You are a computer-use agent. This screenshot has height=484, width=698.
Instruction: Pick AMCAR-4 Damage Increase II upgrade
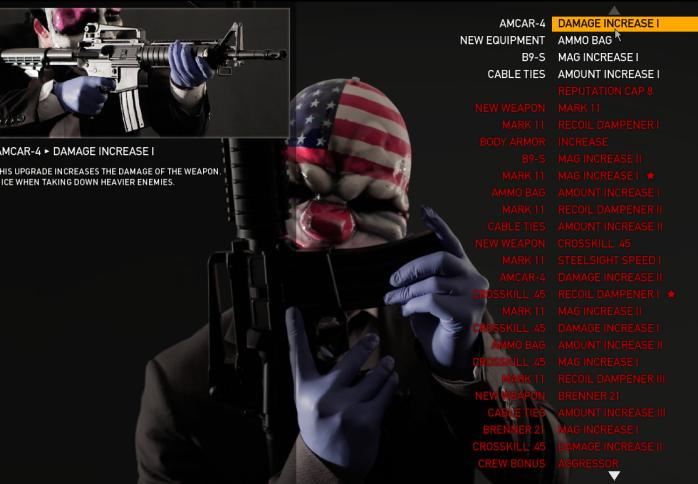click(609, 277)
